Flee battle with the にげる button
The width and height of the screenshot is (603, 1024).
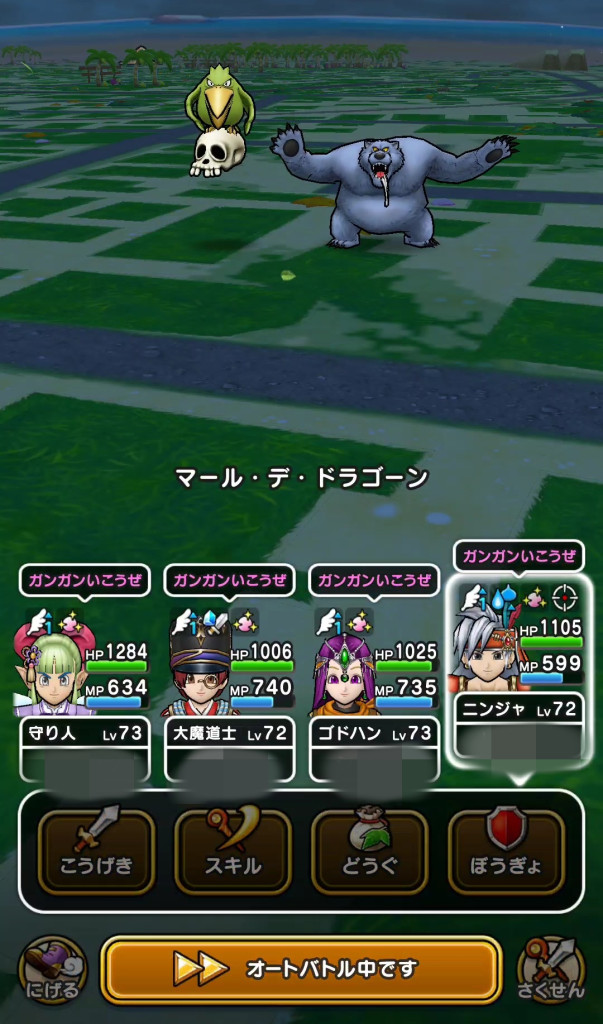pyautogui.click(x=52, y=968)
